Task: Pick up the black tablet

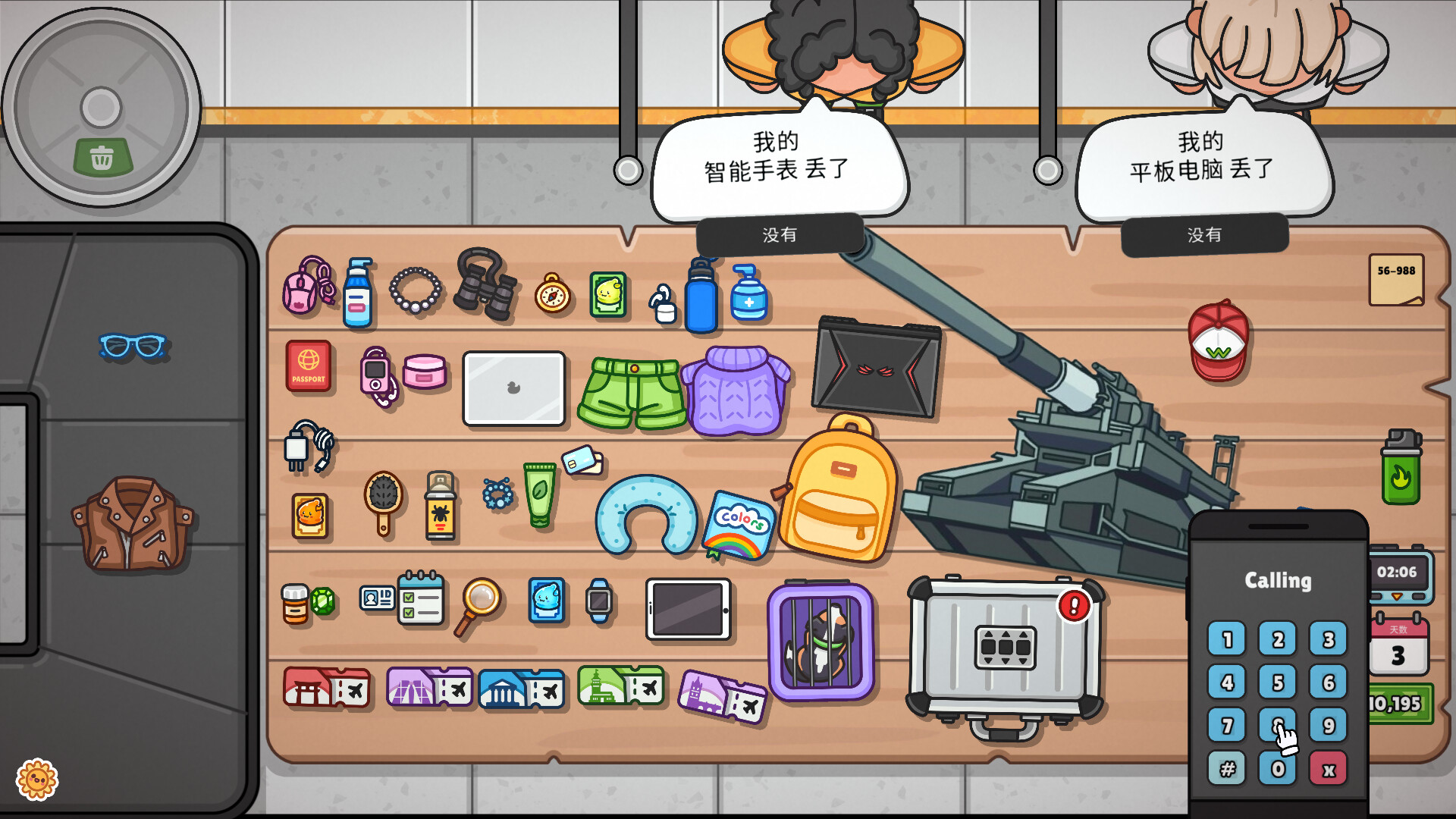Action: [689, 607]
